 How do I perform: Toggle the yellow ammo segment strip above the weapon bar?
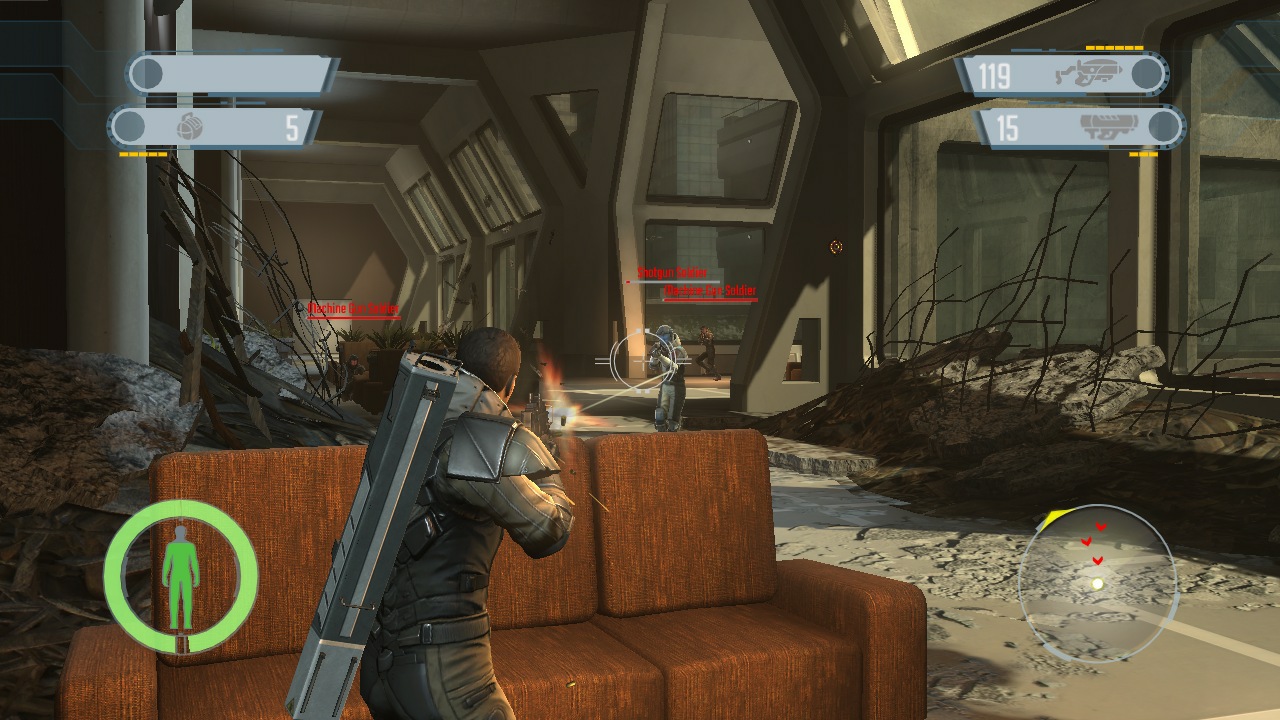pos(1114,47)
